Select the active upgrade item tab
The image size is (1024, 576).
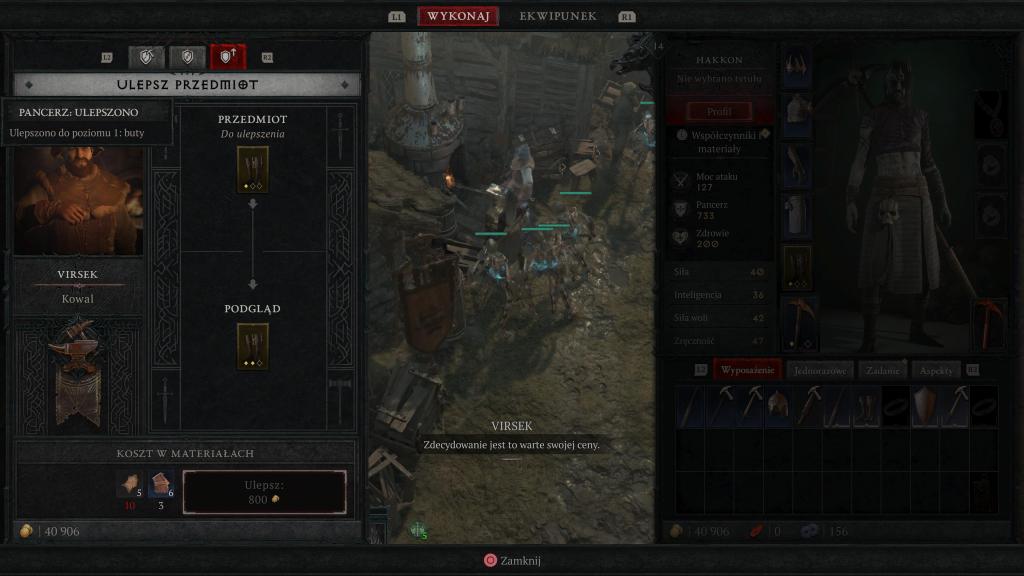coord(227,57)
